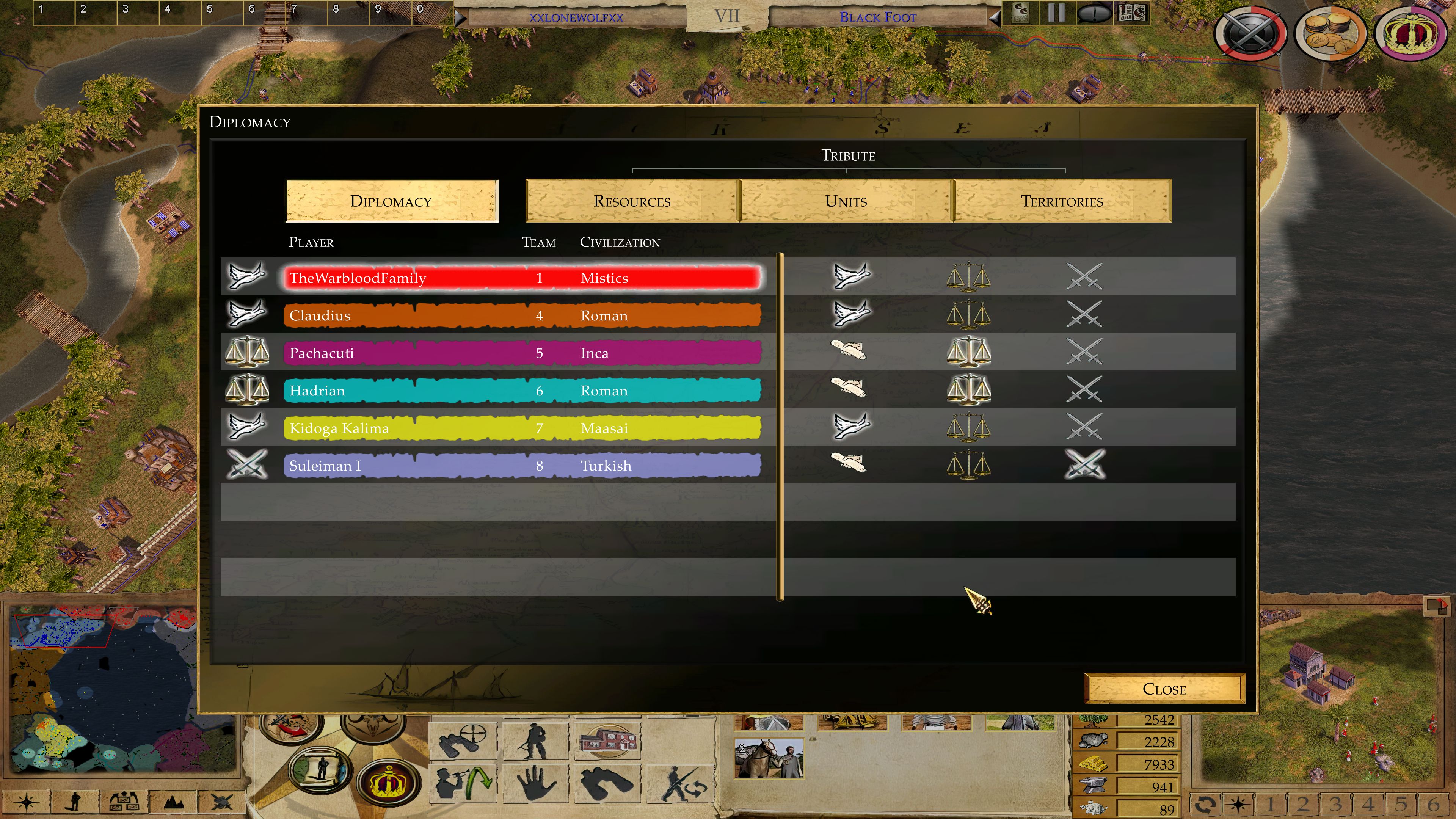Set Suleiman I to neutral scales

(x=968, y=464)
